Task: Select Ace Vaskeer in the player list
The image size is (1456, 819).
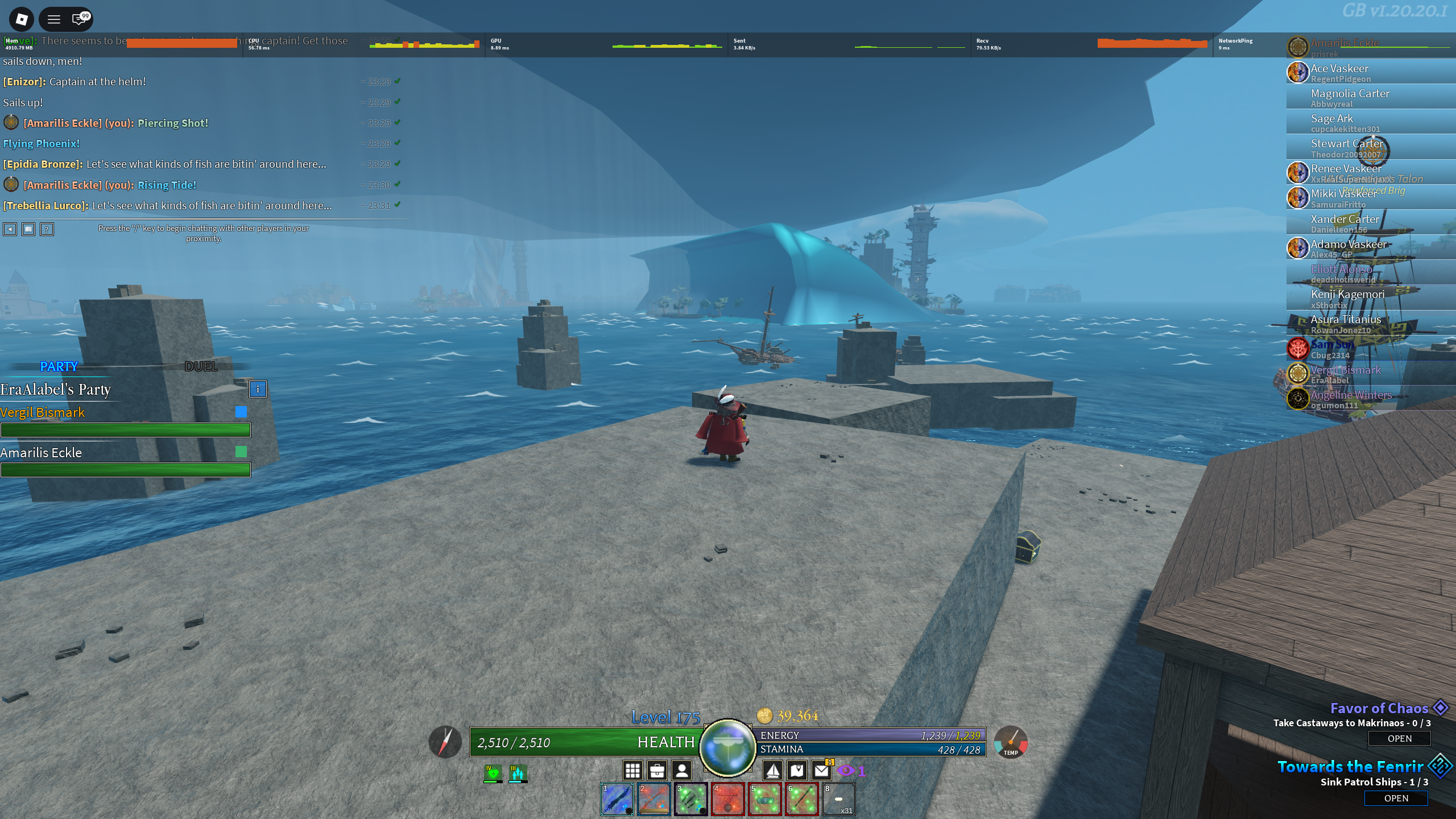Action: (x=1339, y=72)
